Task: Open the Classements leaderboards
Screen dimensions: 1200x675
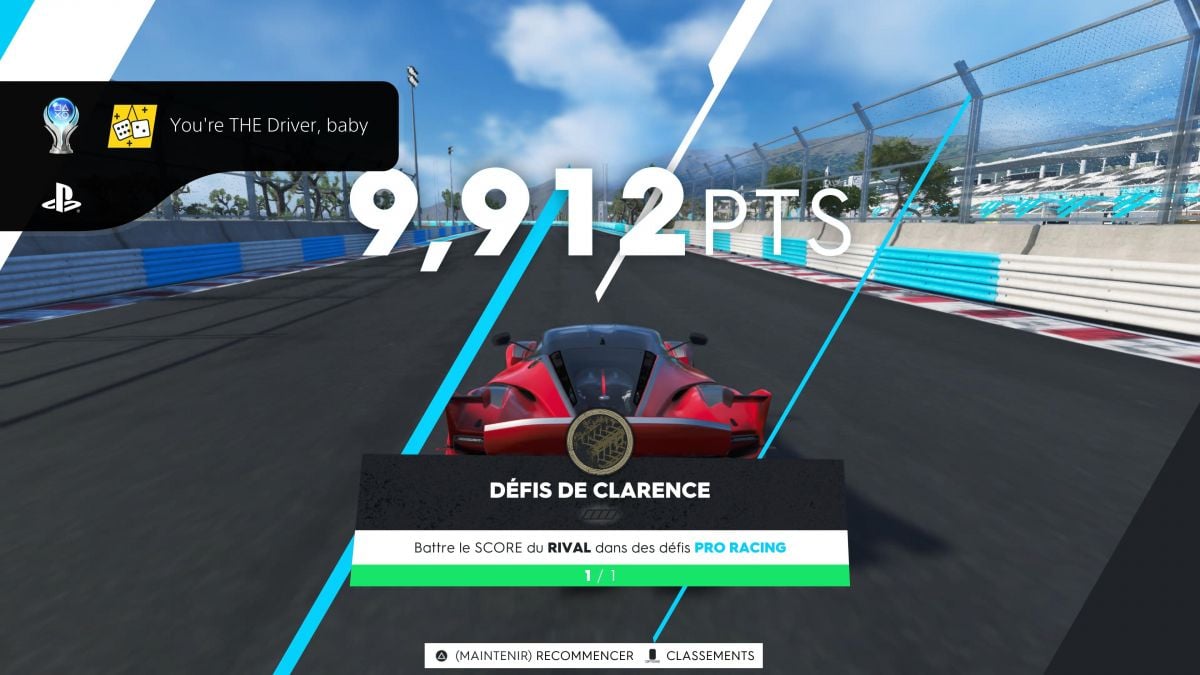Action: (700, 656)
